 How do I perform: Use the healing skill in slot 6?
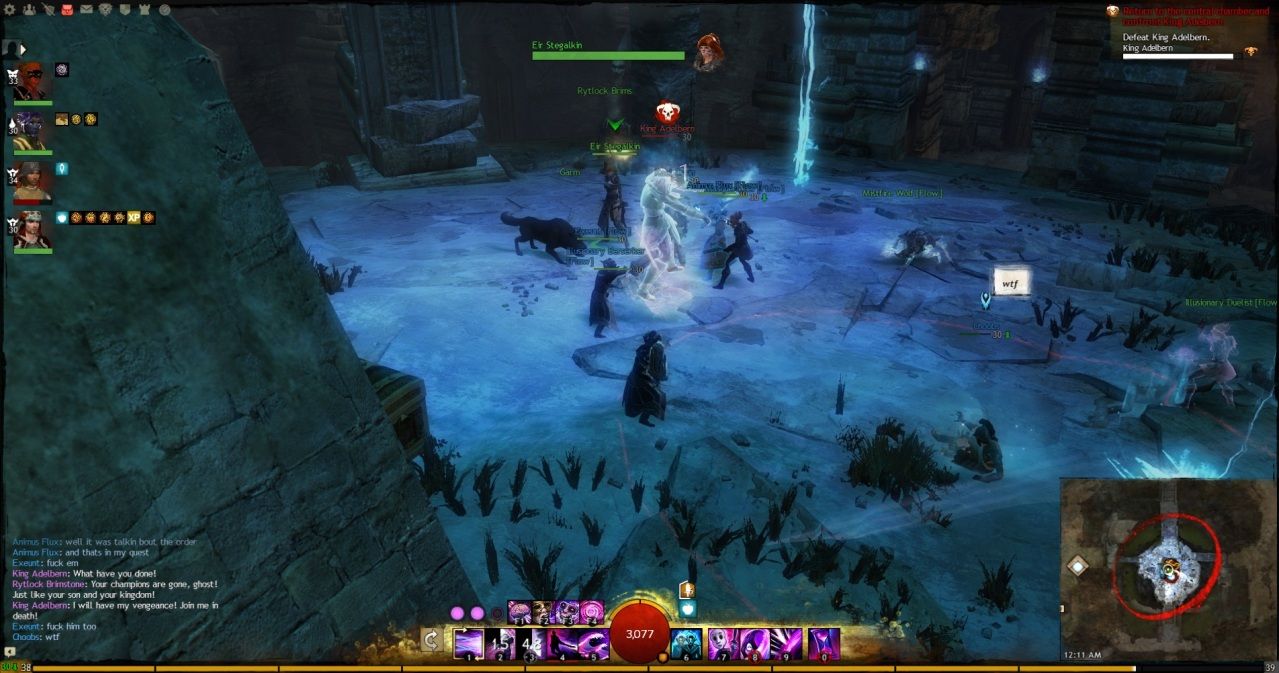686,643
